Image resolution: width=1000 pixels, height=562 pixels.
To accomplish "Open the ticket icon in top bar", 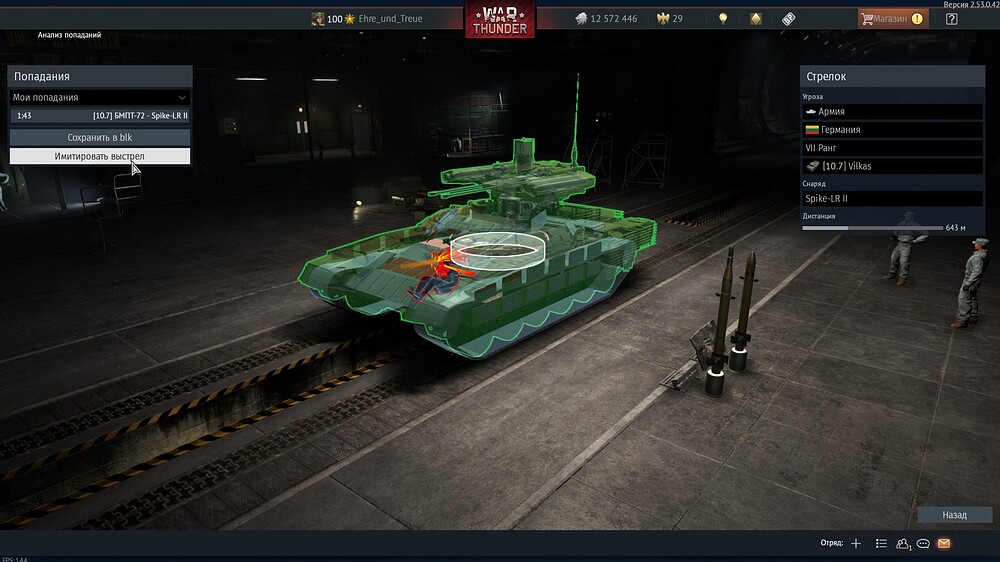I will click(x=788, y=19).
